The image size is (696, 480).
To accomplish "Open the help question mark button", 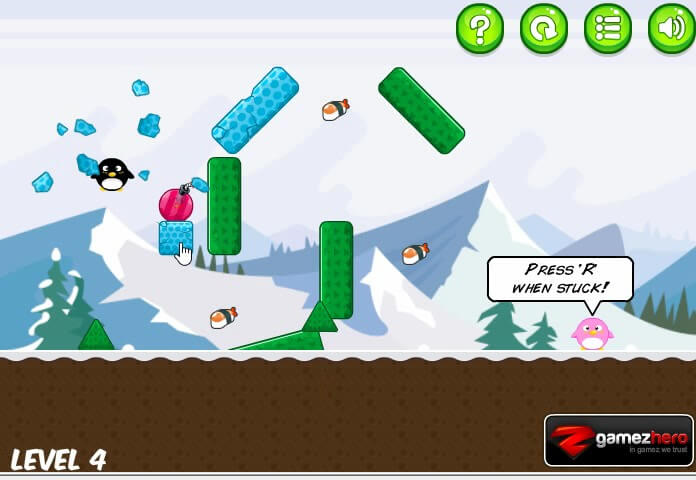I will [x=480, y=28].
